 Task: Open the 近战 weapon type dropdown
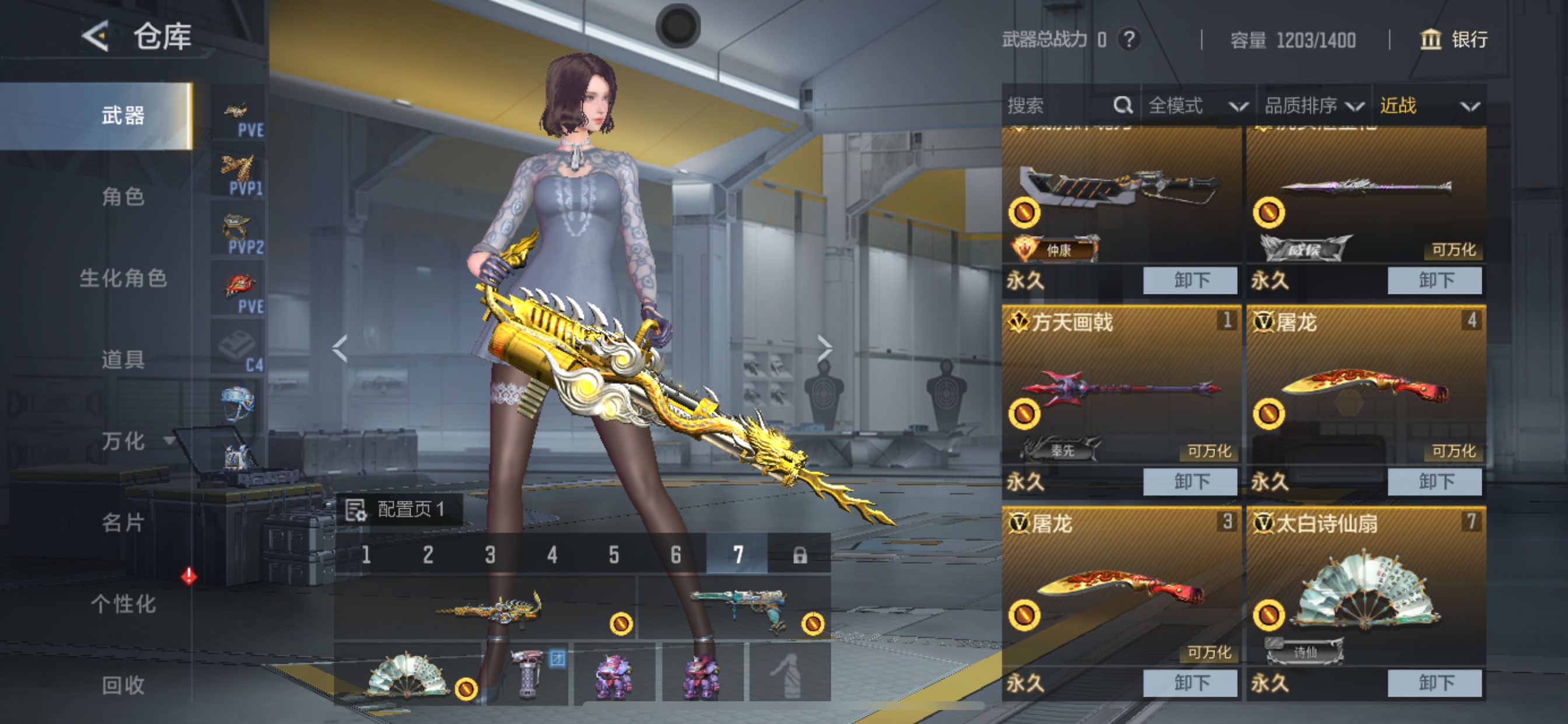click(x=1428, y=106)
